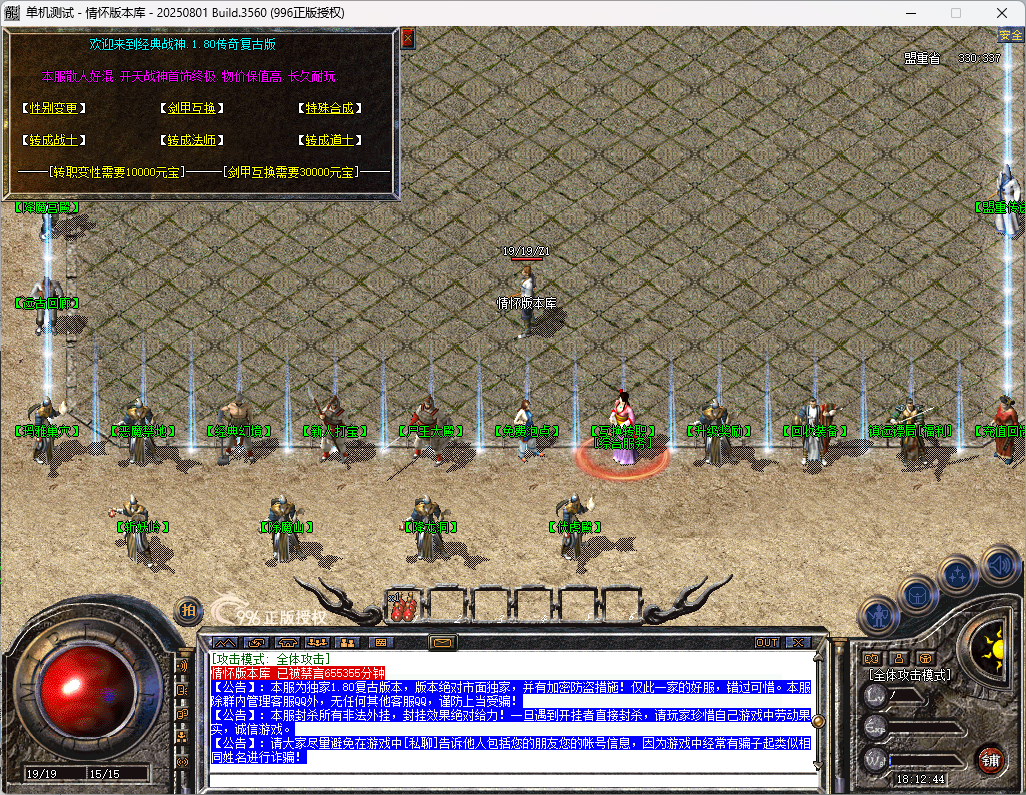The image size is (1026, 795).
Task: Click the 全体攻击模式 attack mode label
Action: 908,675
